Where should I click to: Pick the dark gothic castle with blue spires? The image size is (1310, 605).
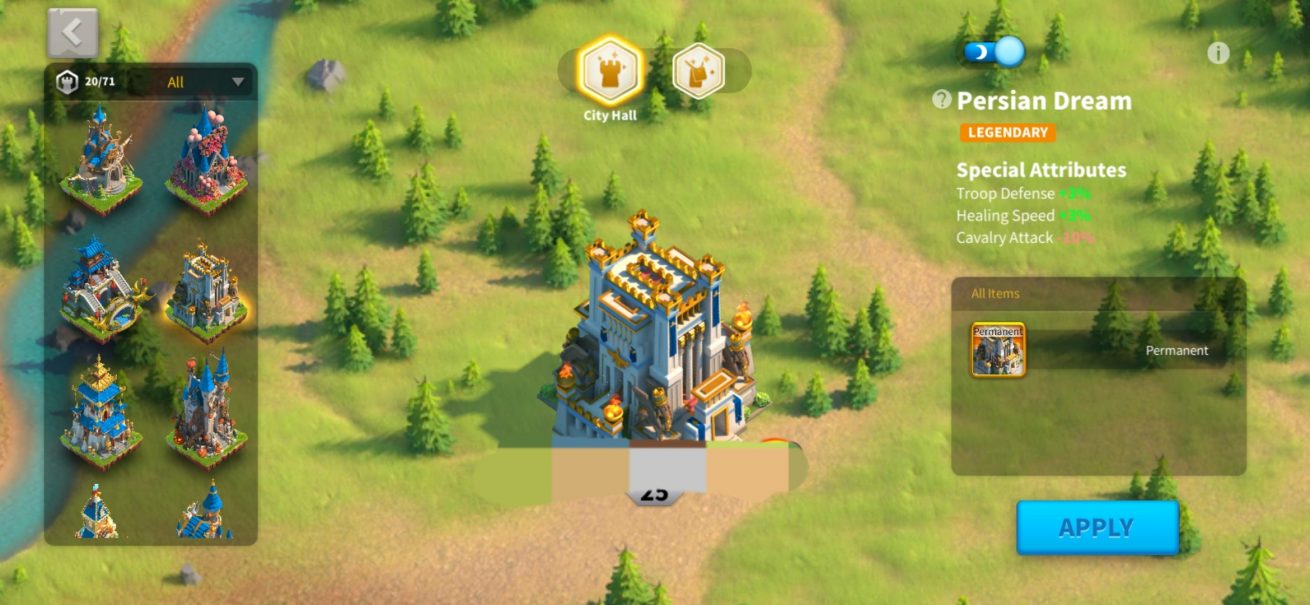coord(206,412)
